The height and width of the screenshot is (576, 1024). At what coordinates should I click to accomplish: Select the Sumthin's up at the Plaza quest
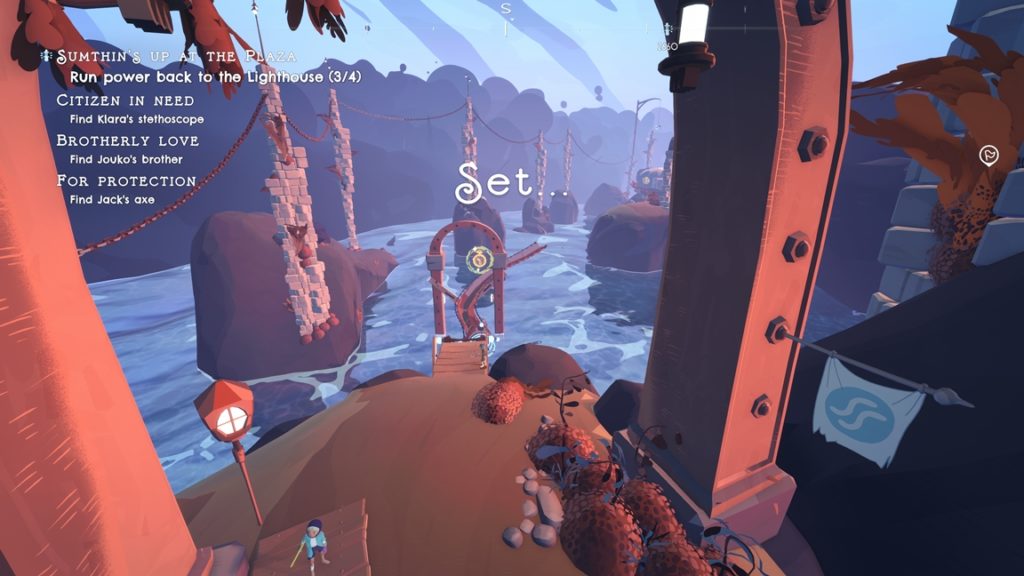[x=176, y=57]
